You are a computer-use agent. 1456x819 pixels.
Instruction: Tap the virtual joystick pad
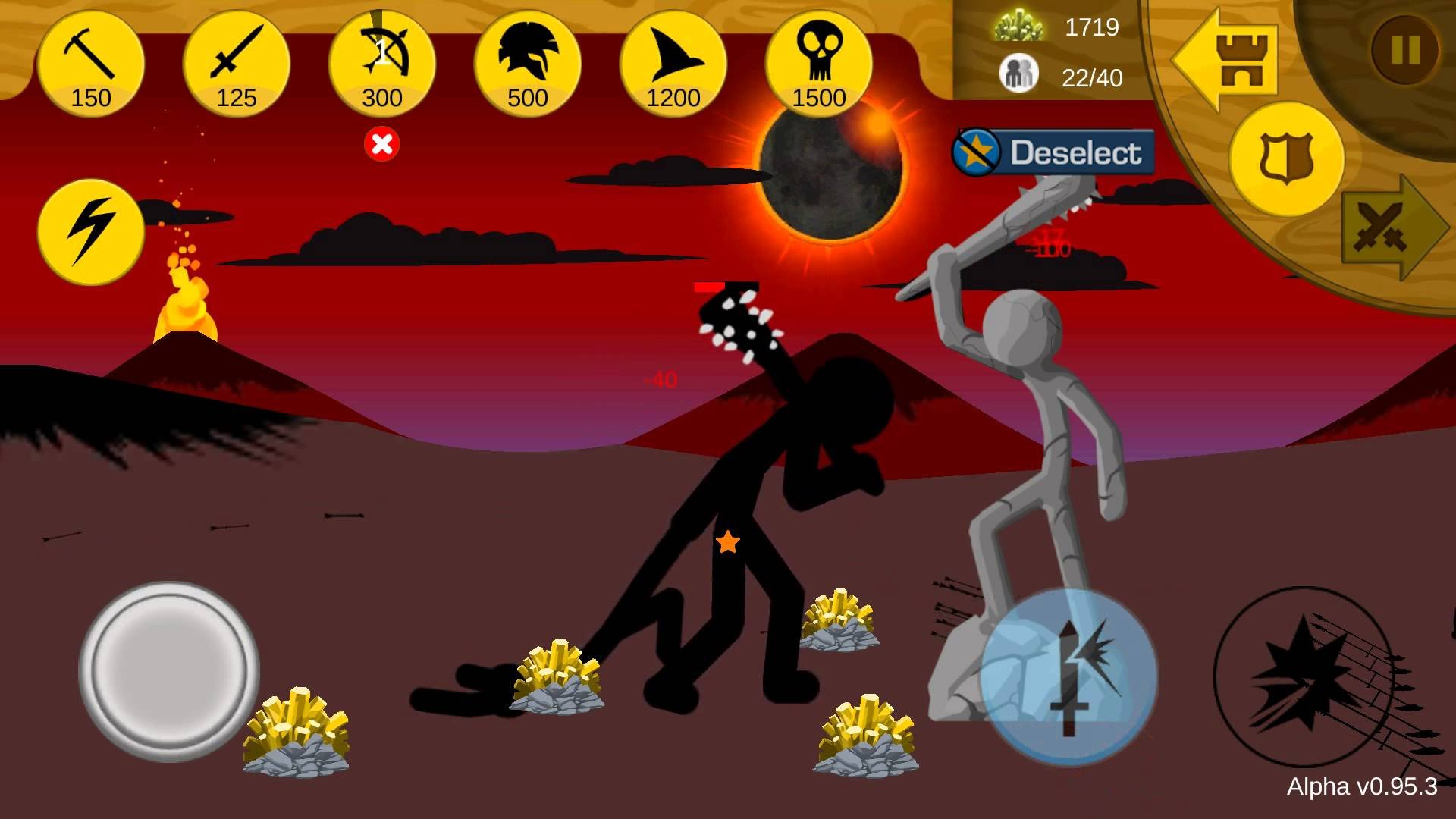[169, 671]
